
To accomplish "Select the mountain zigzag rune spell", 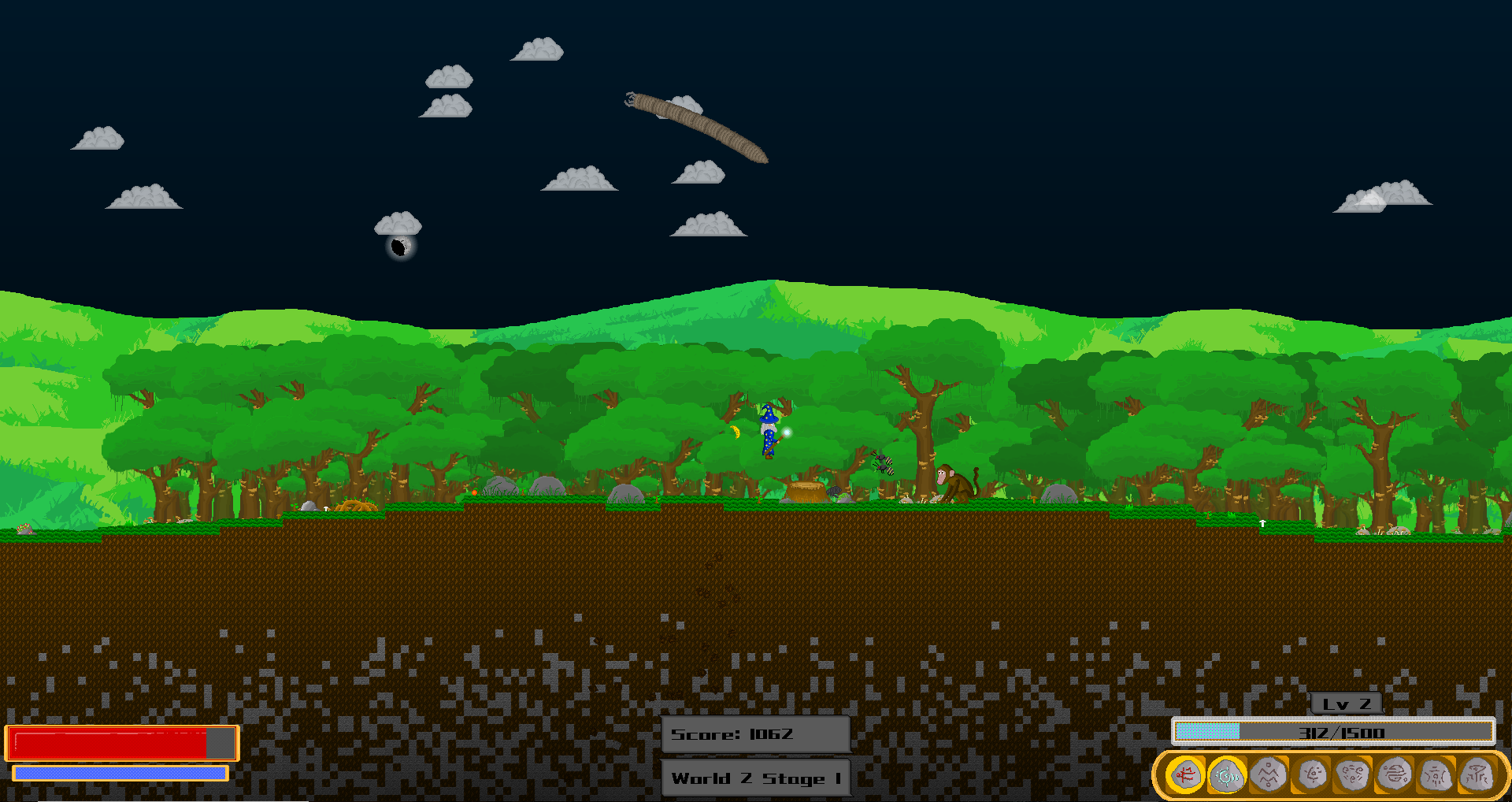I will 1268,774.
